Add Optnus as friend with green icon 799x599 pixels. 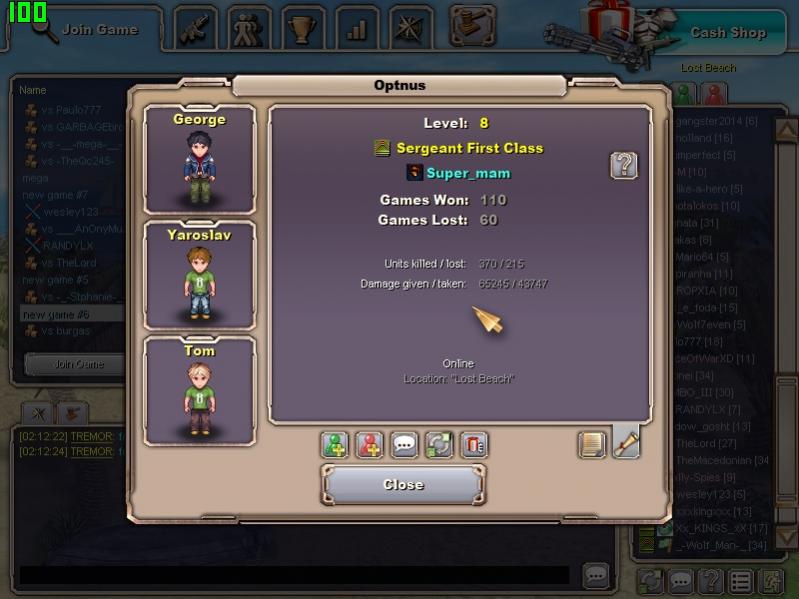pos(335,445)
